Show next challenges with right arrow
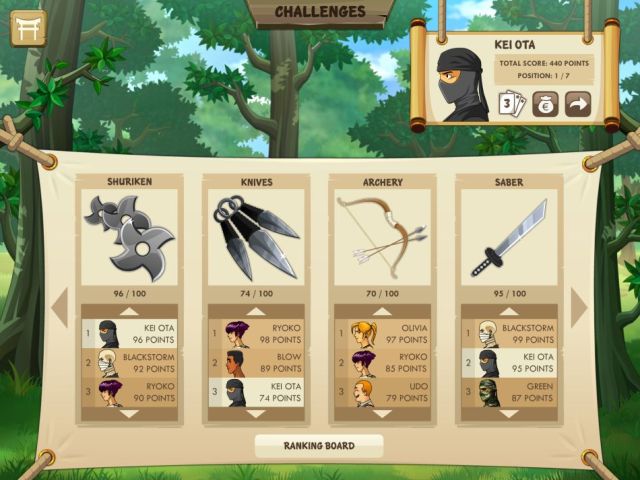Viewport: 640px width, 480px height. coord(580,307)
